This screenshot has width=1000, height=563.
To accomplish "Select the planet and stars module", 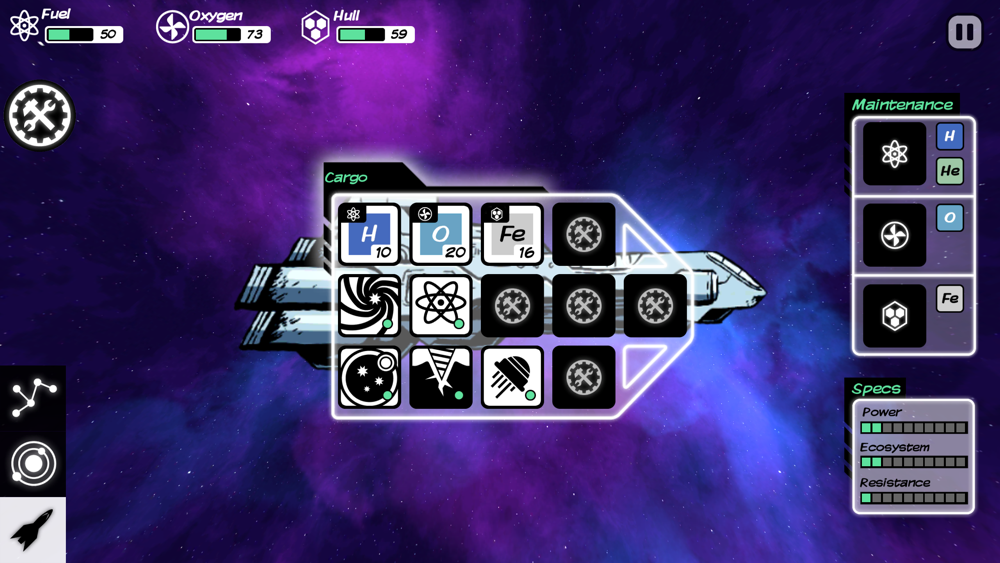I will point(369,377).
